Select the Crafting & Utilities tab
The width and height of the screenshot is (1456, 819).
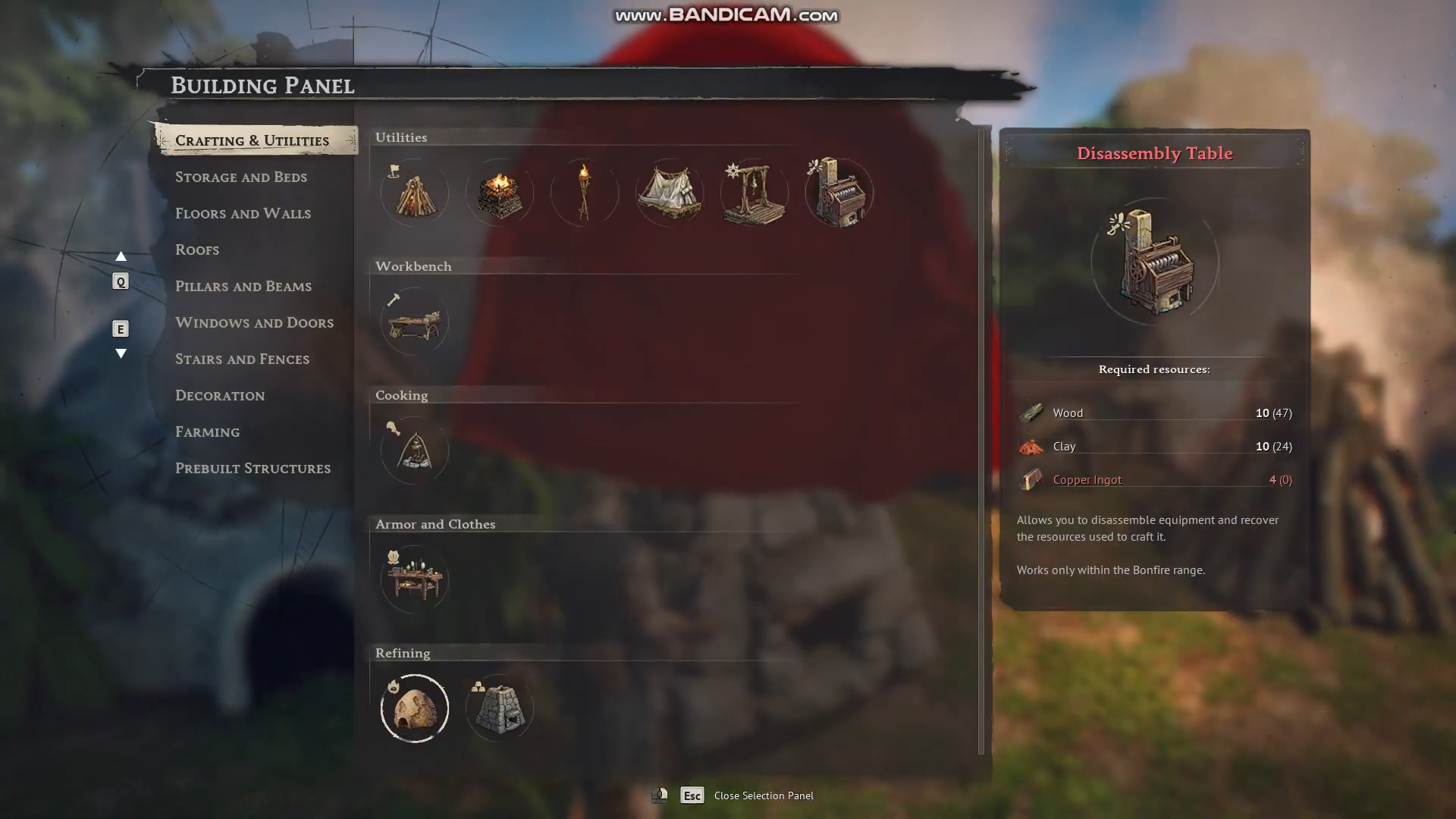pos(252,140)
